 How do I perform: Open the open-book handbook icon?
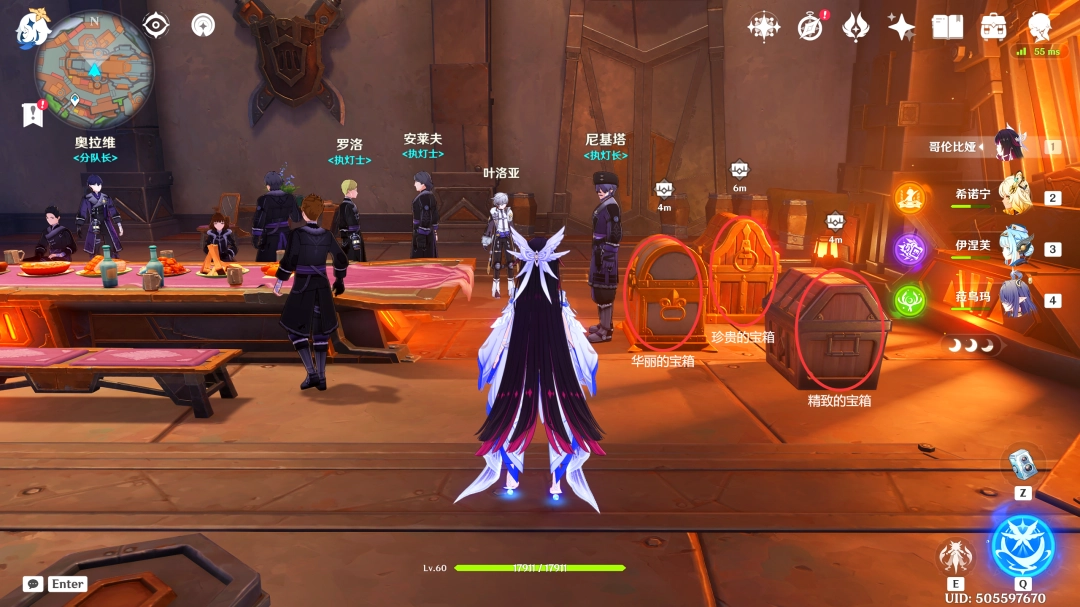click(947, 27)
